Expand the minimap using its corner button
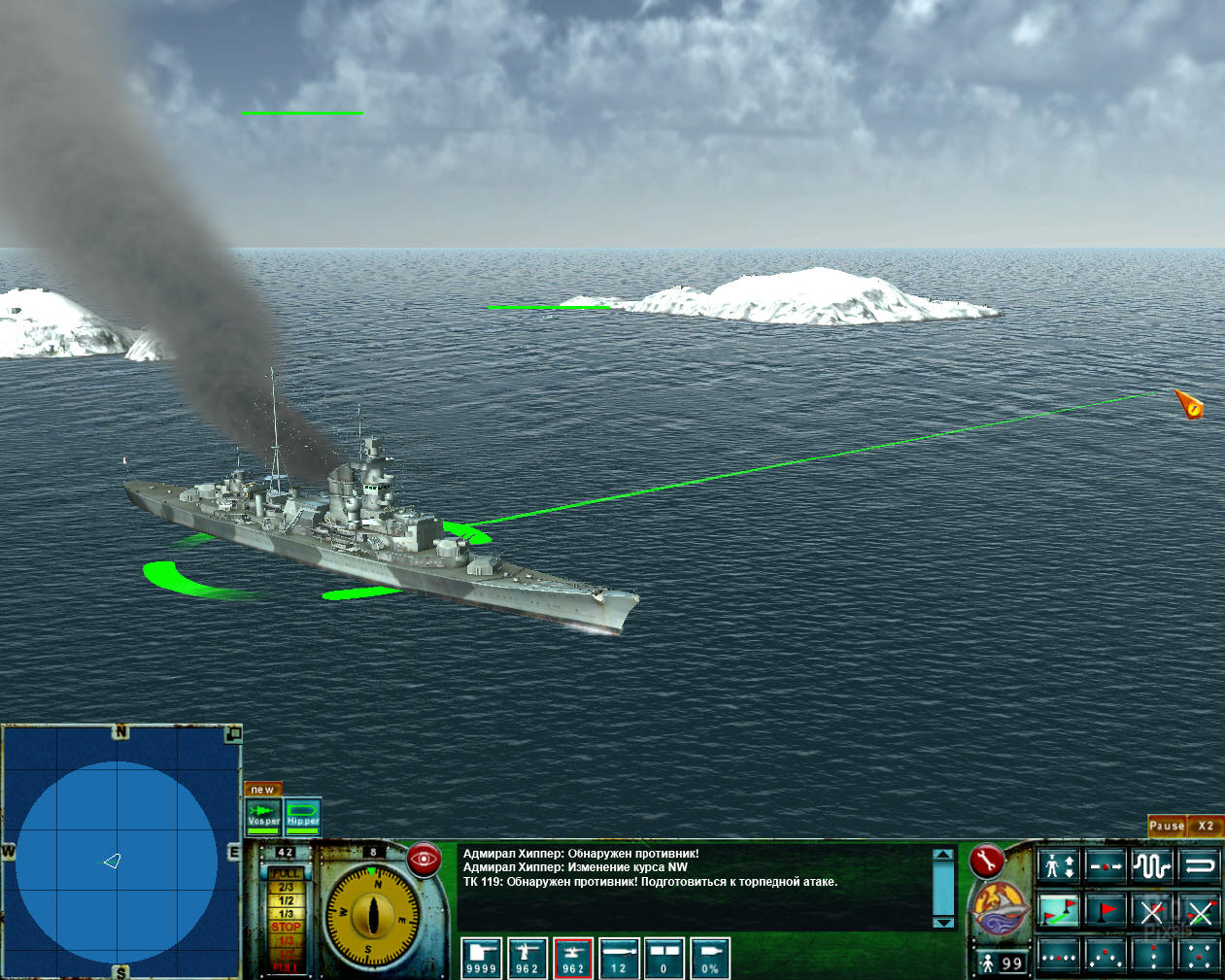This screenshot has height=980, width=1225. (233, 733)
